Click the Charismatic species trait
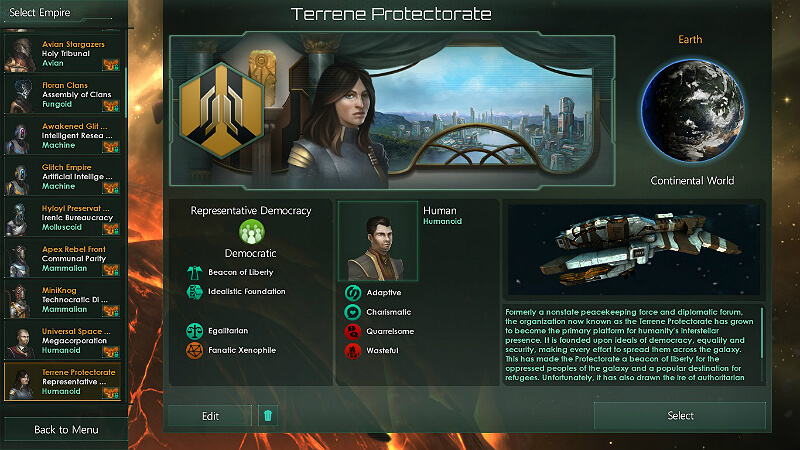800x450 pixels. pos(353,312)
